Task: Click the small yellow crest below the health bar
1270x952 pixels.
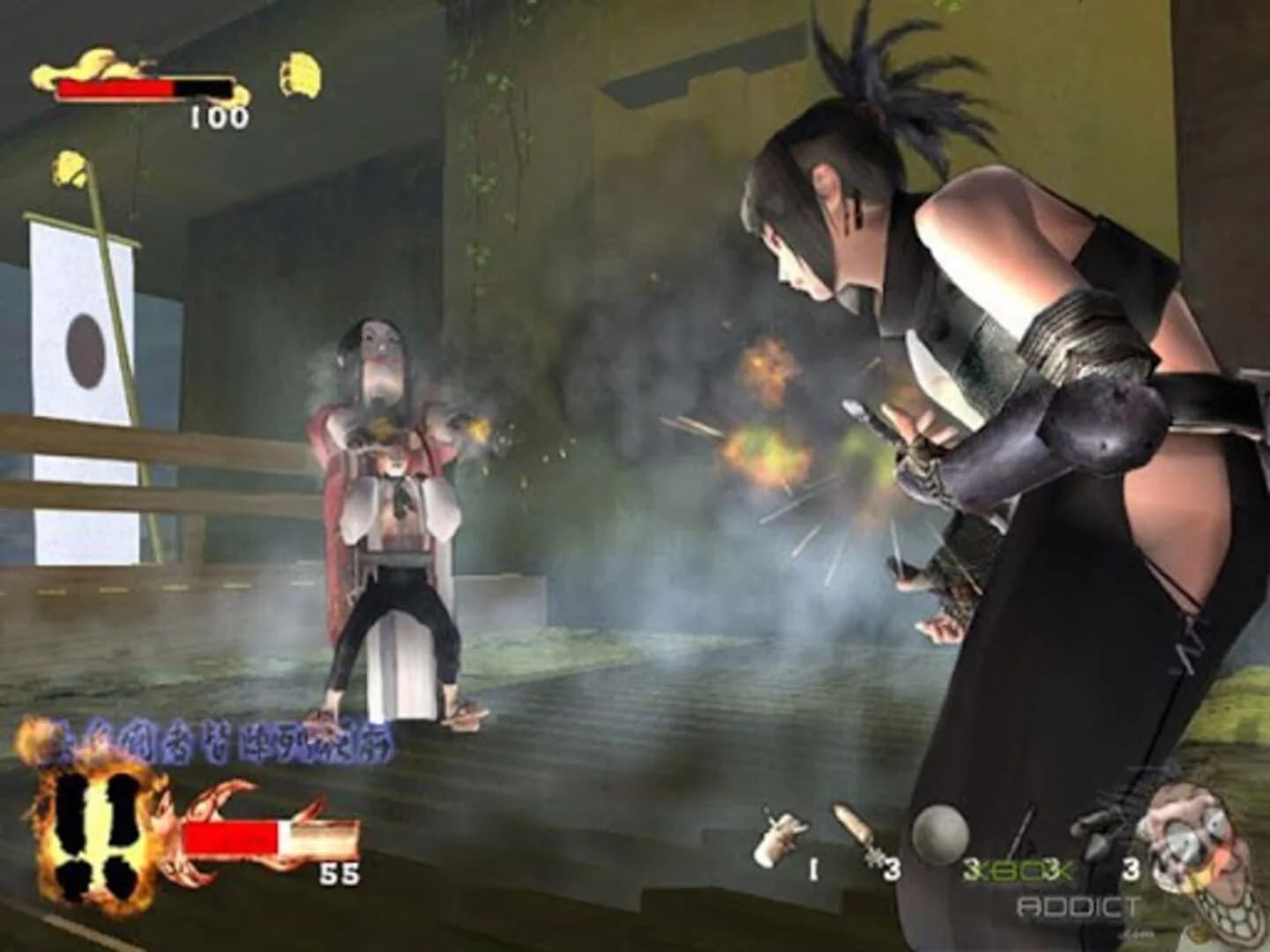Action: 69,169
